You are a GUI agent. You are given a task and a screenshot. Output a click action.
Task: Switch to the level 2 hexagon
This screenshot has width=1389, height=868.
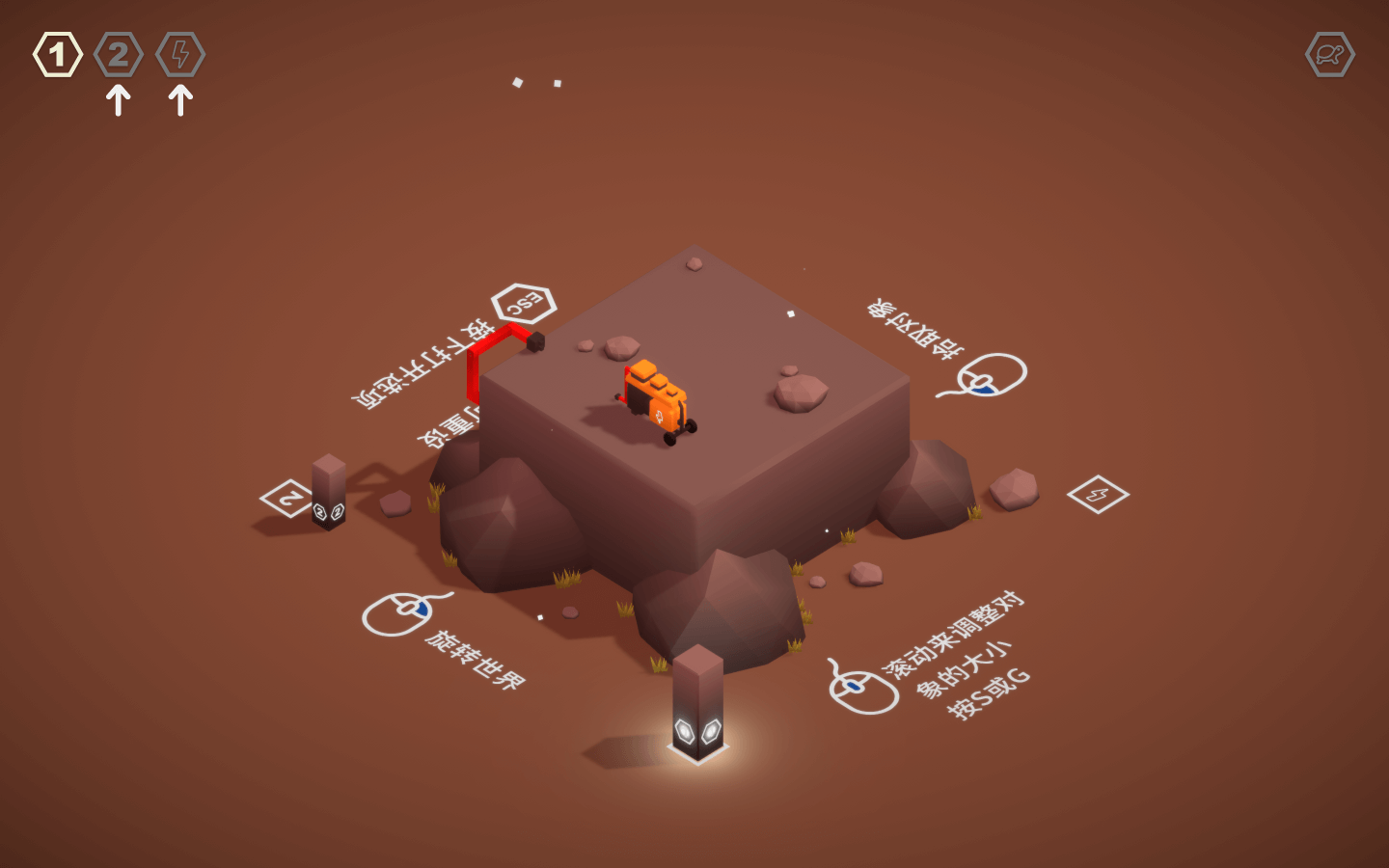click(119, 55)
